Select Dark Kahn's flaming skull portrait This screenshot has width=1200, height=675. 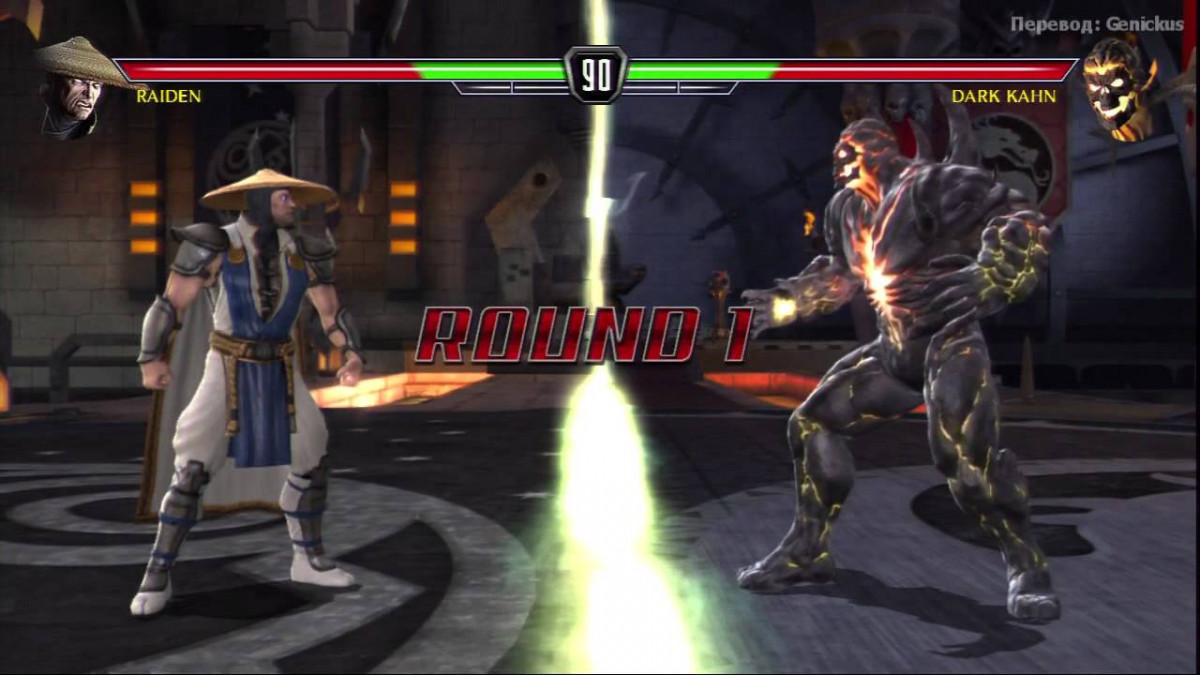1116,88
